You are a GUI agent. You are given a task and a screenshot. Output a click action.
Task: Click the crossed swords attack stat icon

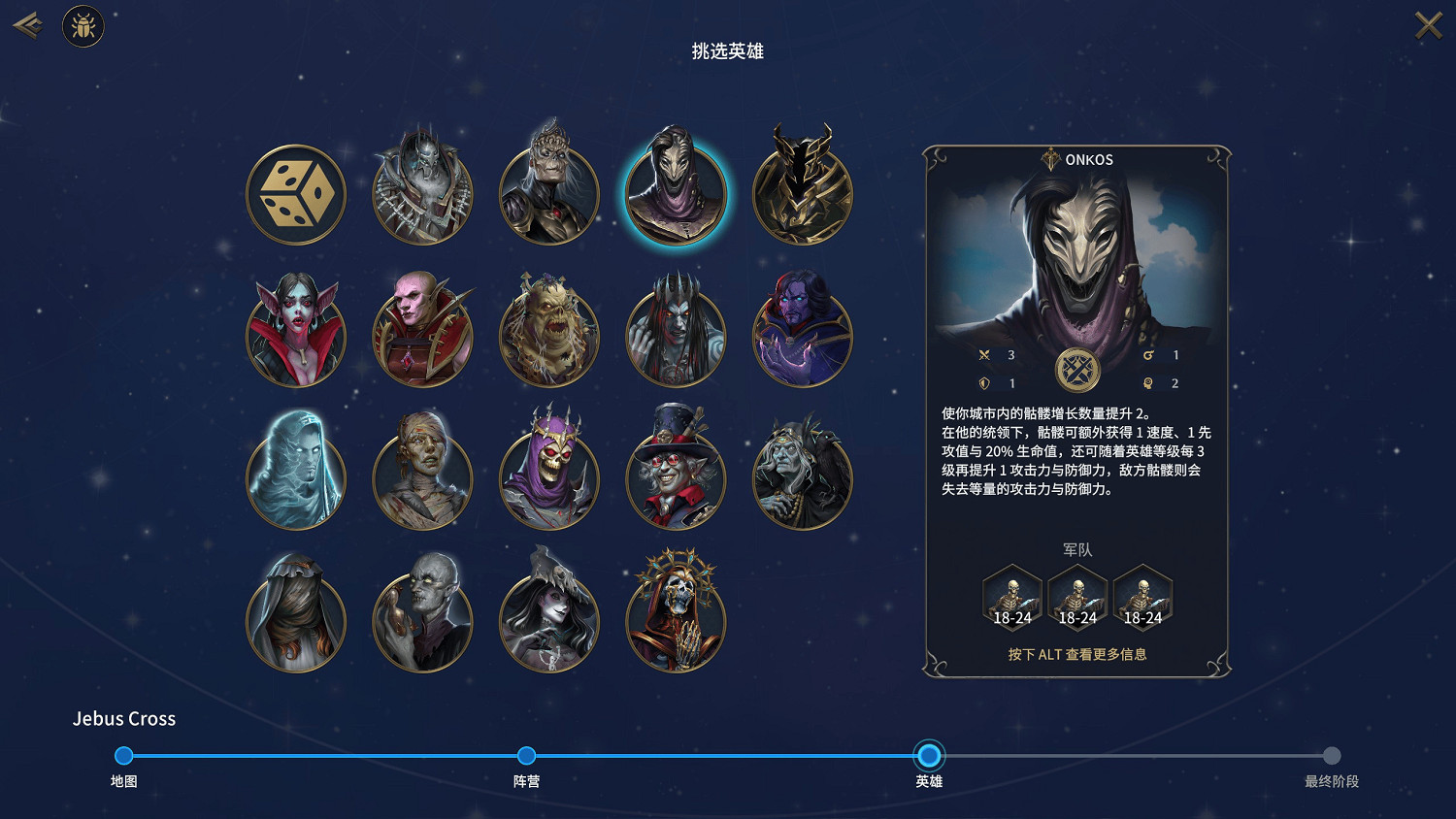click(x=983, y=355)
